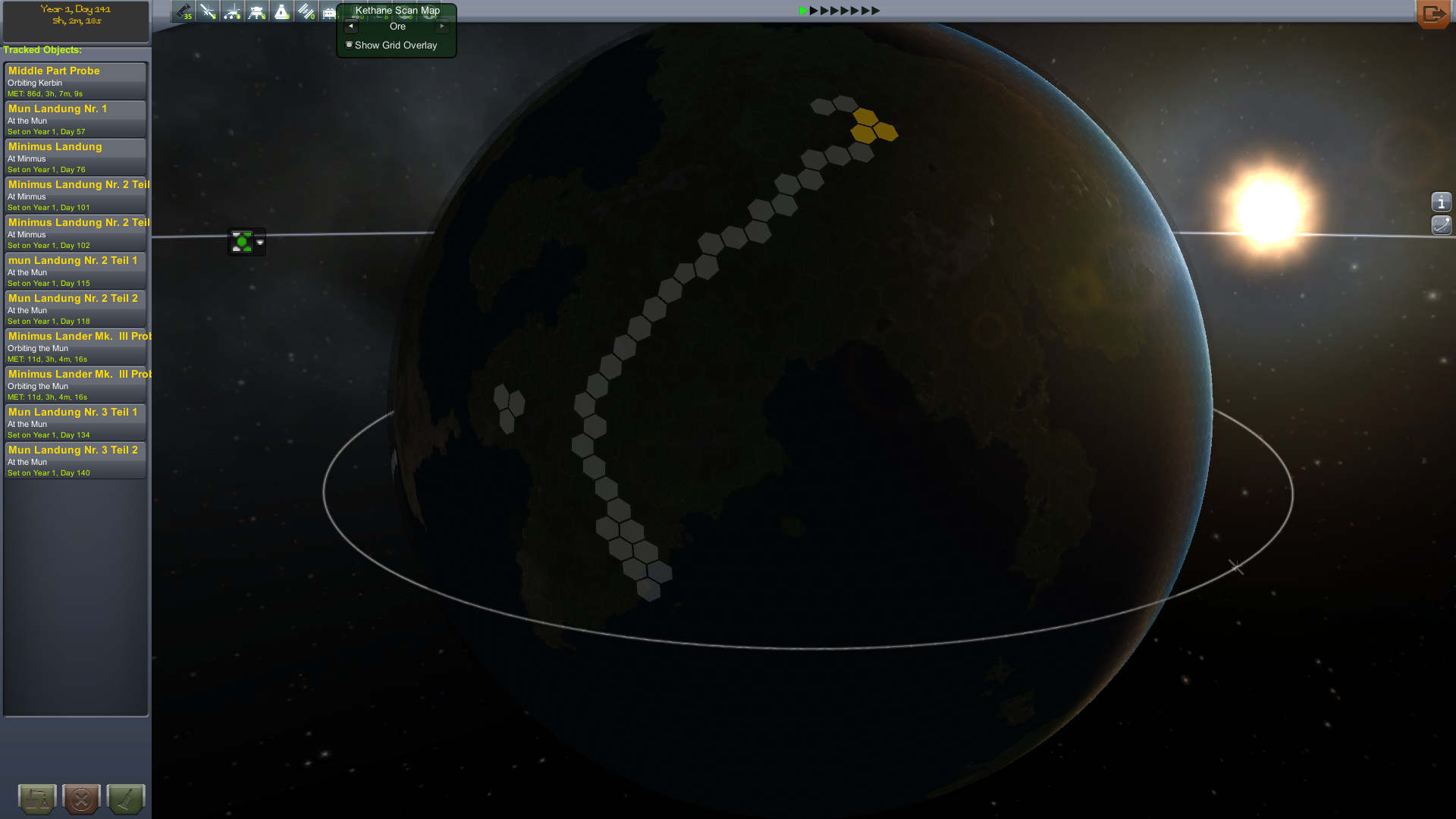Screen dimensions: 1456x819
Task: Click the Terminate vessel X button
Action: pyautogui.click(x=81, y=799)
